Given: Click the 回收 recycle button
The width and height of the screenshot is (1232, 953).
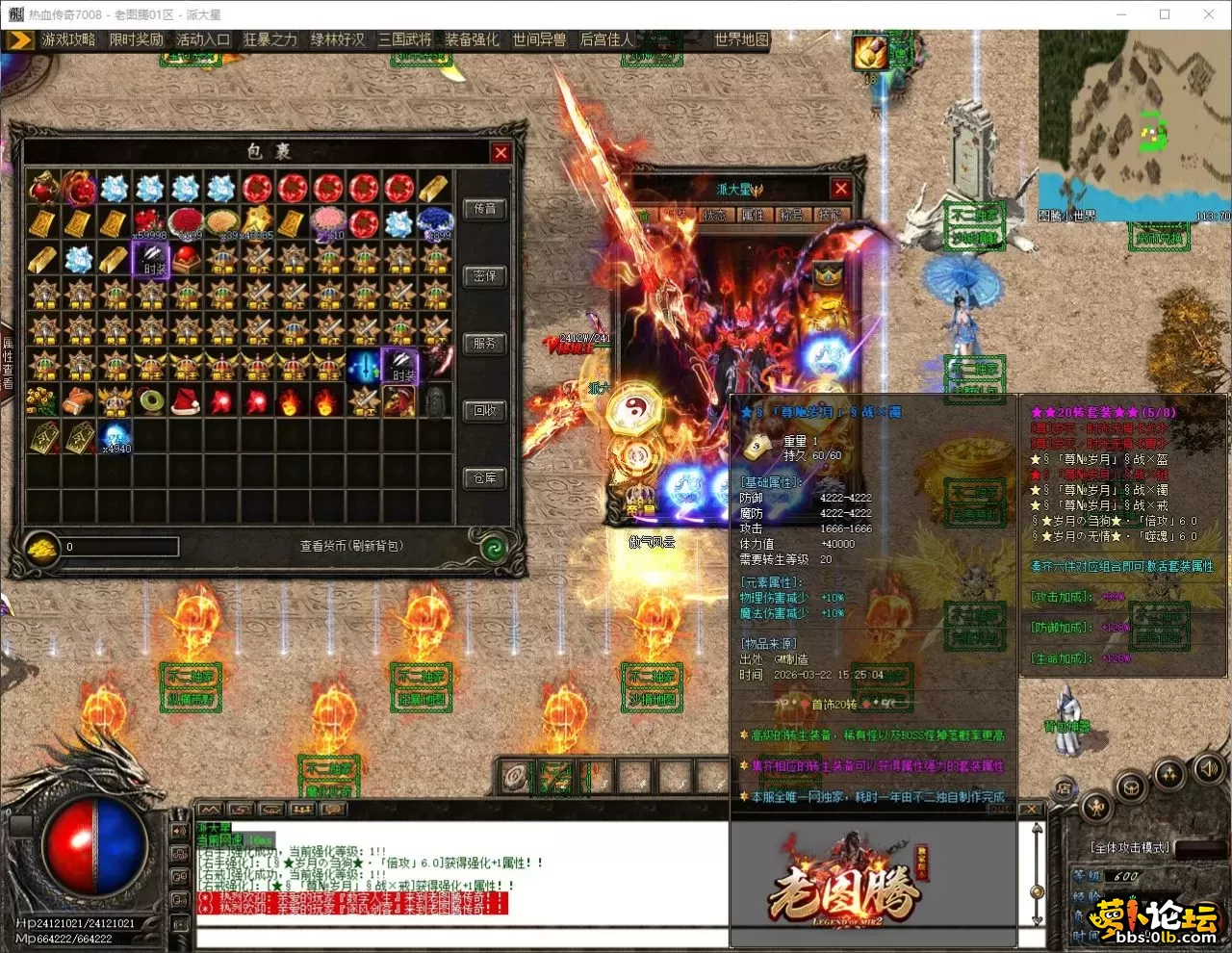Looking at the screenshot, I should pos(485,411).
